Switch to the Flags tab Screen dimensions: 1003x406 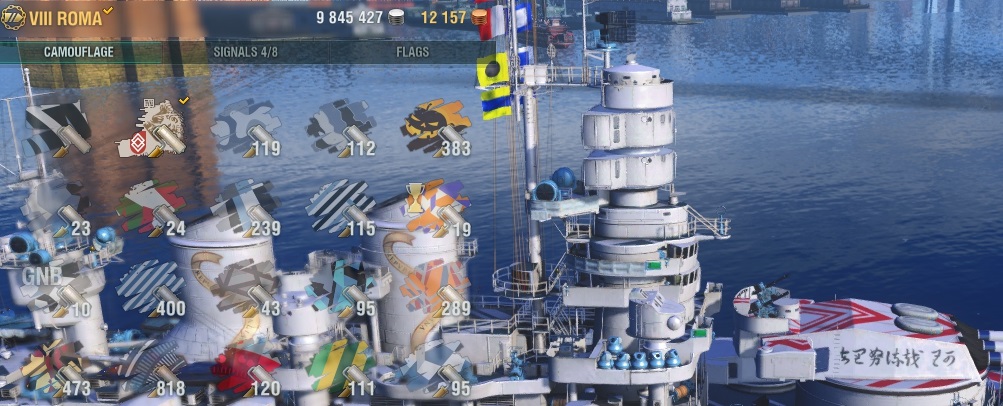(x=412, y=51)
